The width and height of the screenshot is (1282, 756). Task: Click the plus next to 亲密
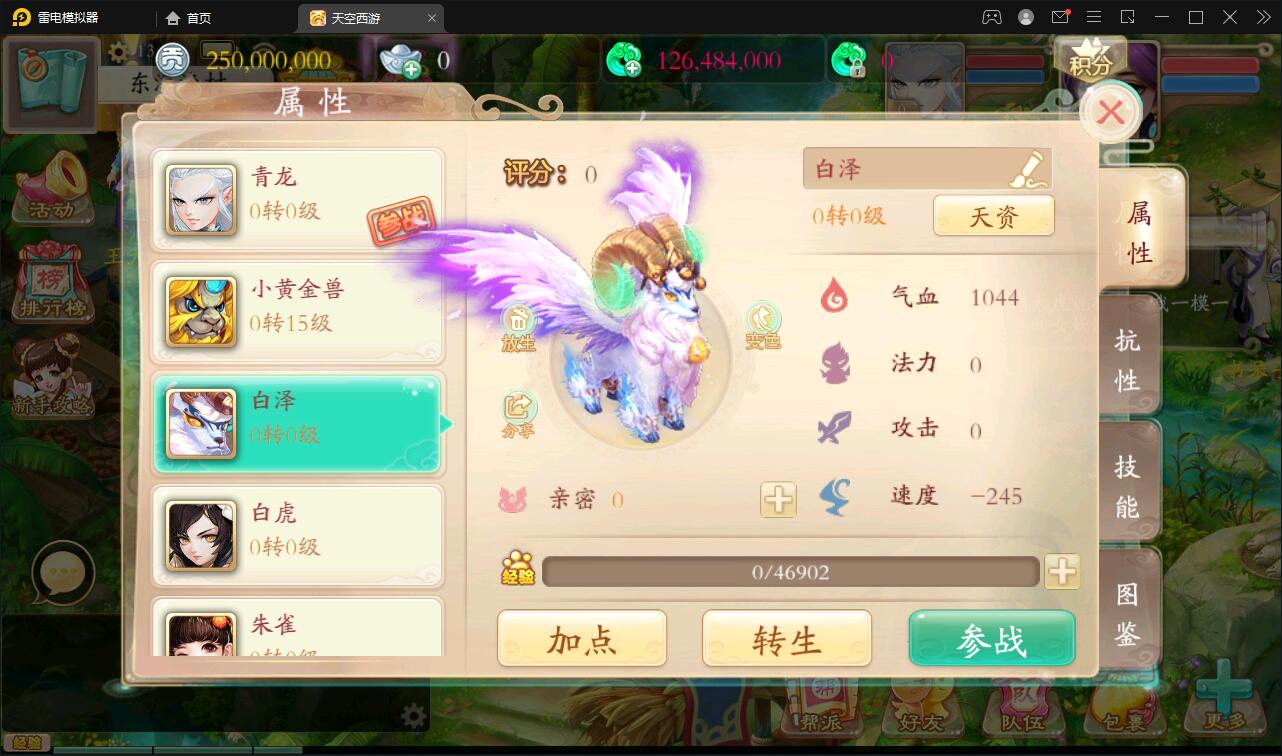click(x=778, y=499)
